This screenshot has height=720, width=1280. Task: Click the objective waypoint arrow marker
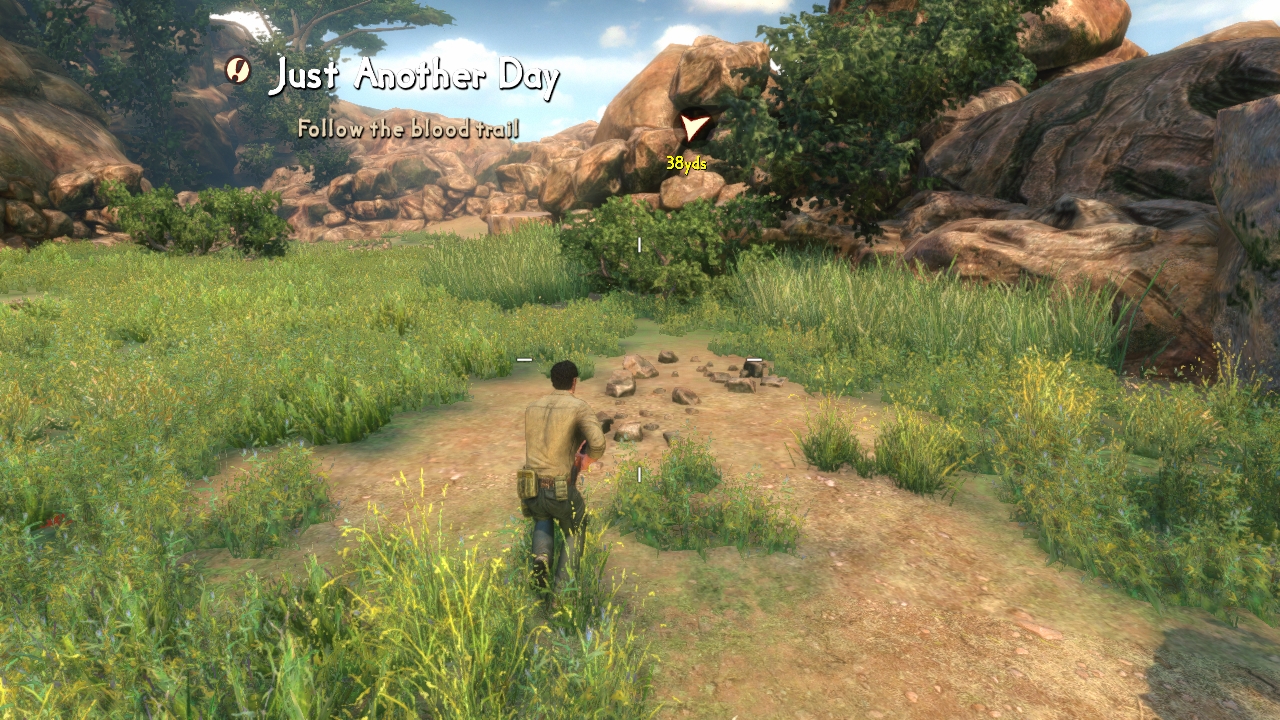(x=694, y=127)
